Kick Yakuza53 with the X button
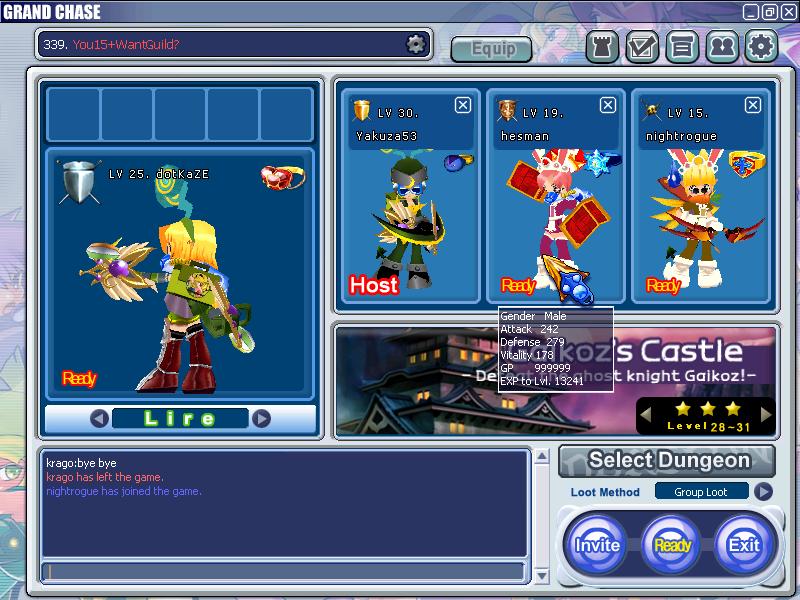 (462, 105)
